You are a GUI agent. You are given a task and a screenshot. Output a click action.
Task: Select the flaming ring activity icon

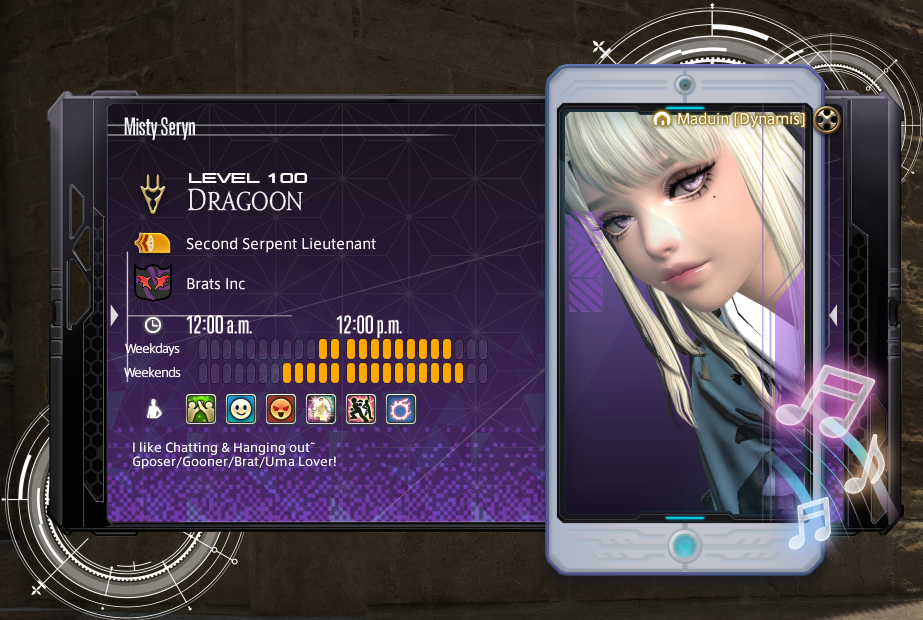[401, 408]
